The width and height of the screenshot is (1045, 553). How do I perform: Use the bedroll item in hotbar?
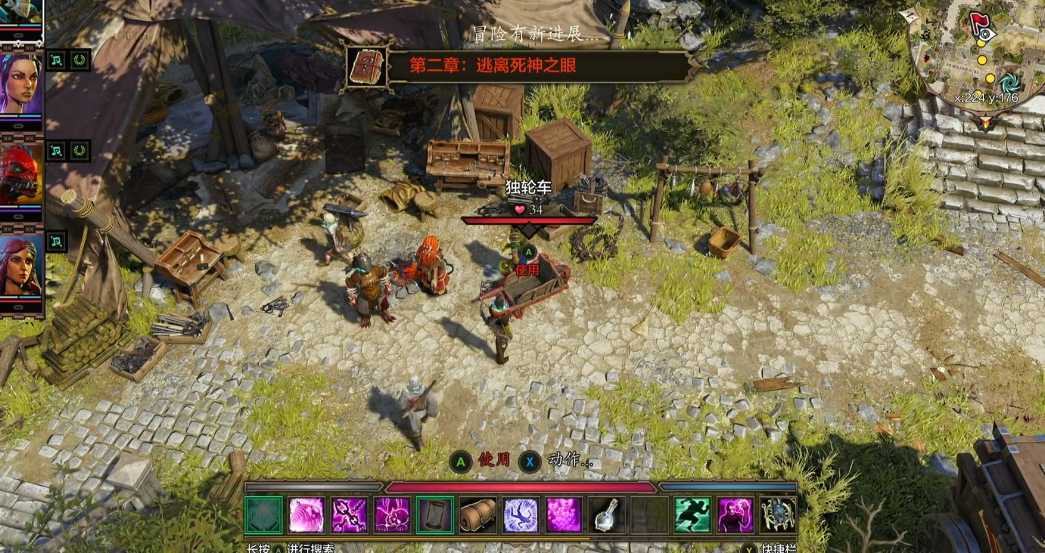tap(477, 515)
